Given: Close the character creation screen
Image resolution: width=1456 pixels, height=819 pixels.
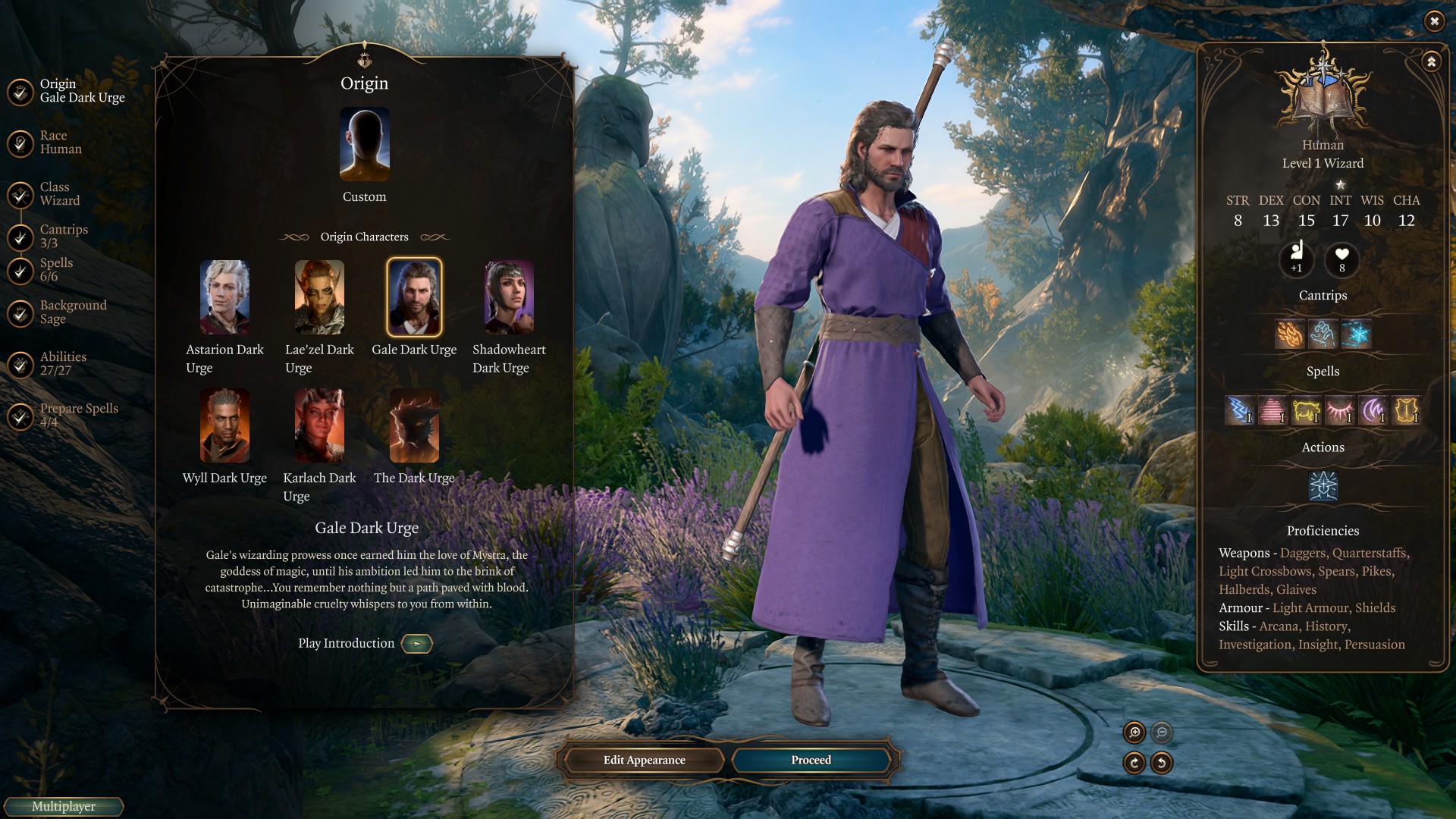Looking at the screenshot, I should (x=1433, y=21).
